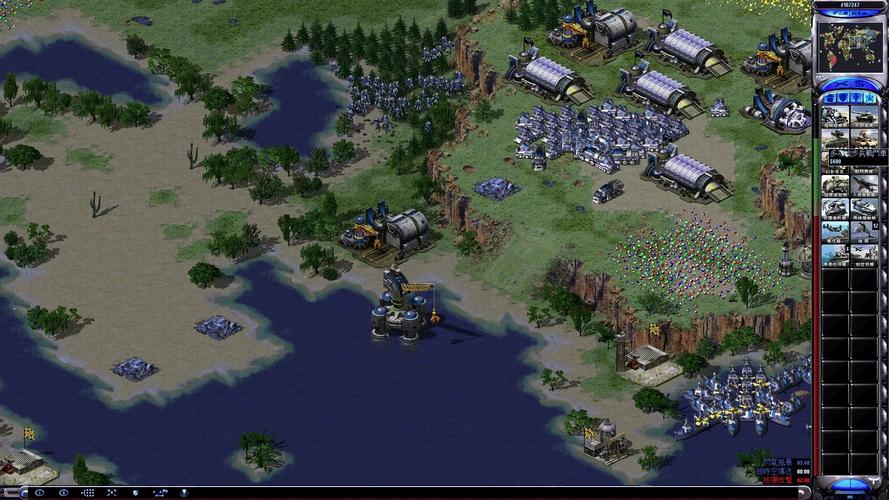Queue the tank in the top build row
Screen dimensions: 889x500
pos(864,117)
